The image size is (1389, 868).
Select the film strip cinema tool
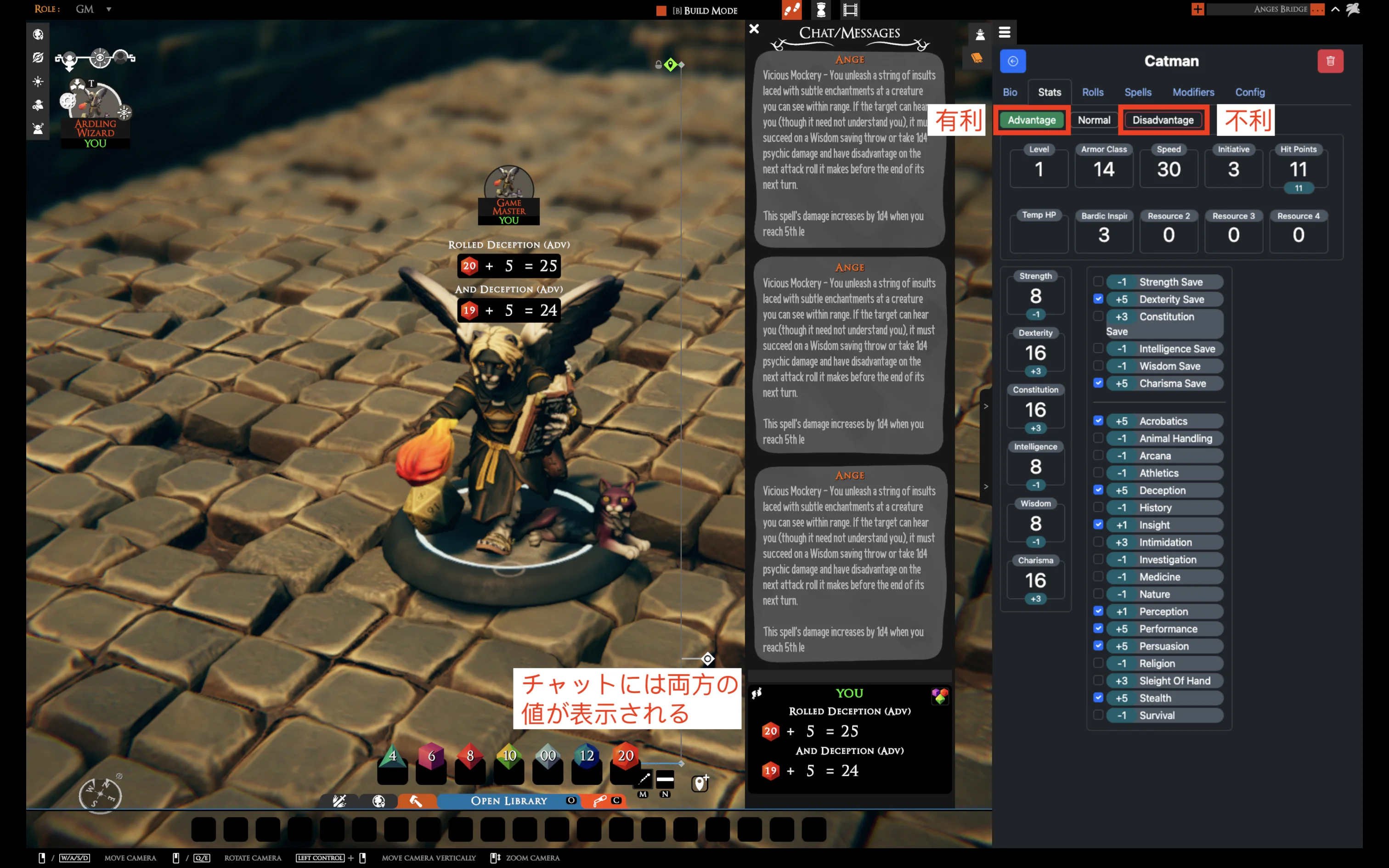pos(851,10)
